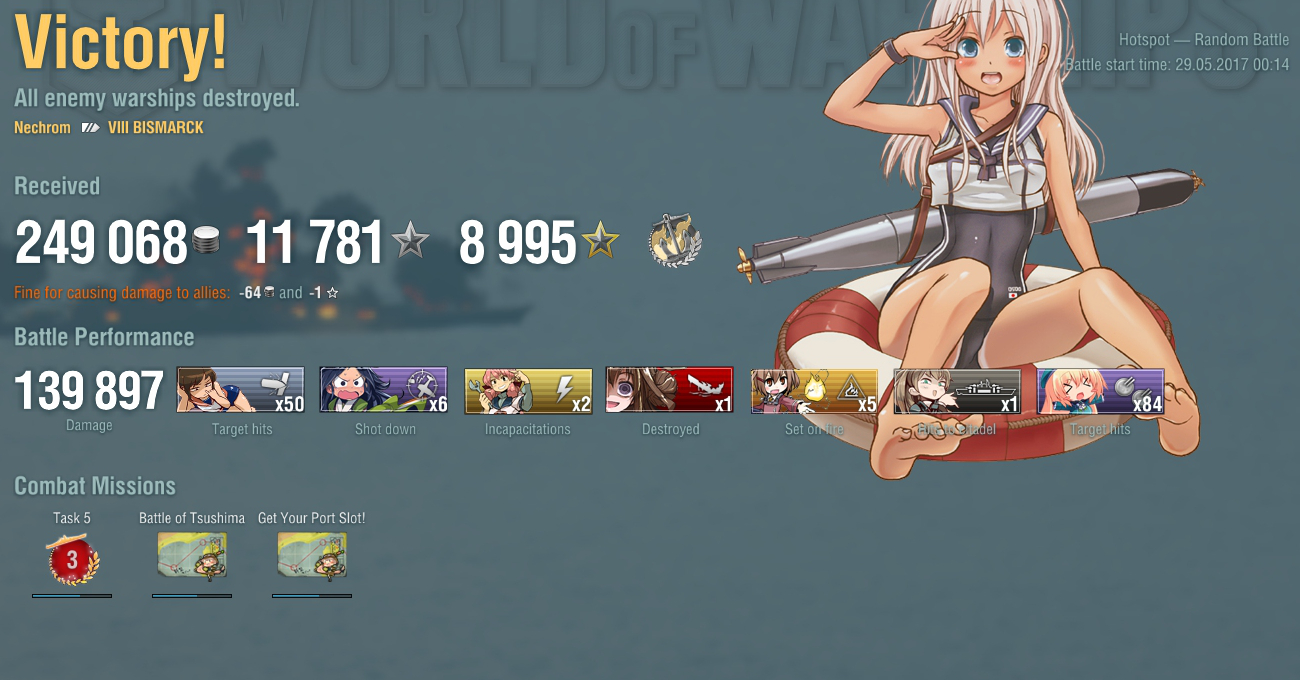Select the Target hits x50 ribbon

coord(240,390)
